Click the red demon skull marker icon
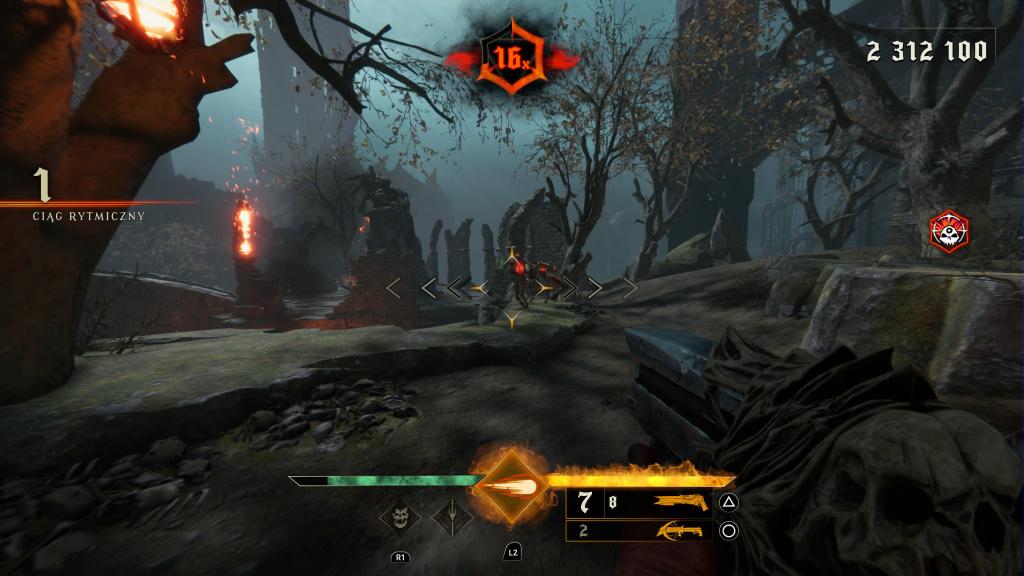The height and width of the screenshot is (576, 1024). pyautogui.click(x=948, y=231)
